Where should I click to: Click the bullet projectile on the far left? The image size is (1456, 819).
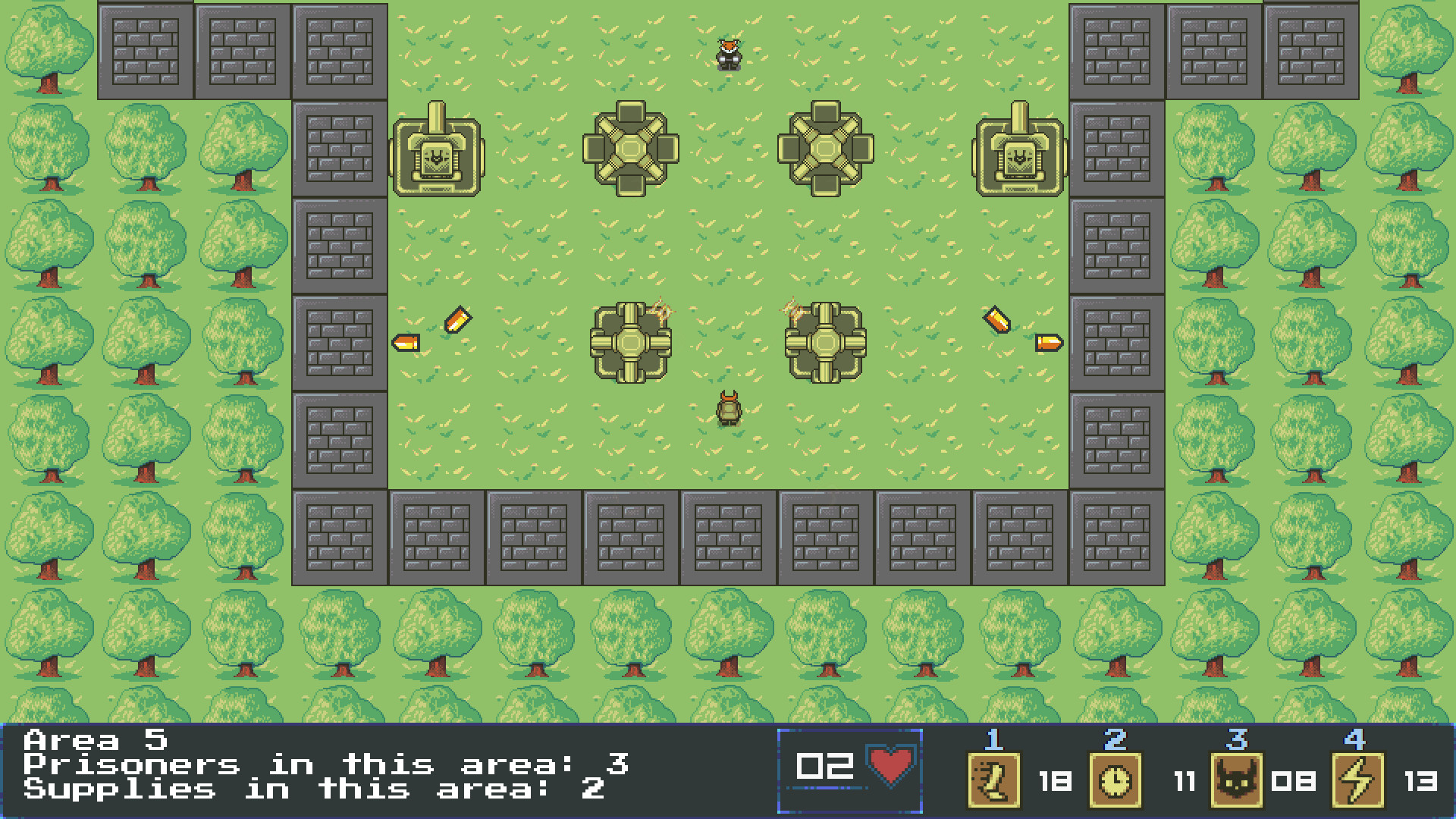406,343
